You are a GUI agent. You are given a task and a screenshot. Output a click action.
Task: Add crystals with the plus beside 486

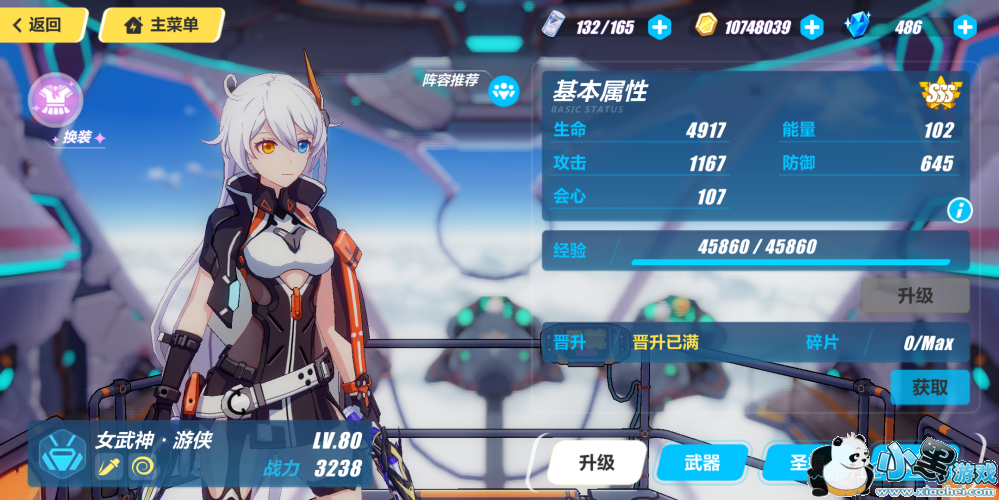click(964, 27)
